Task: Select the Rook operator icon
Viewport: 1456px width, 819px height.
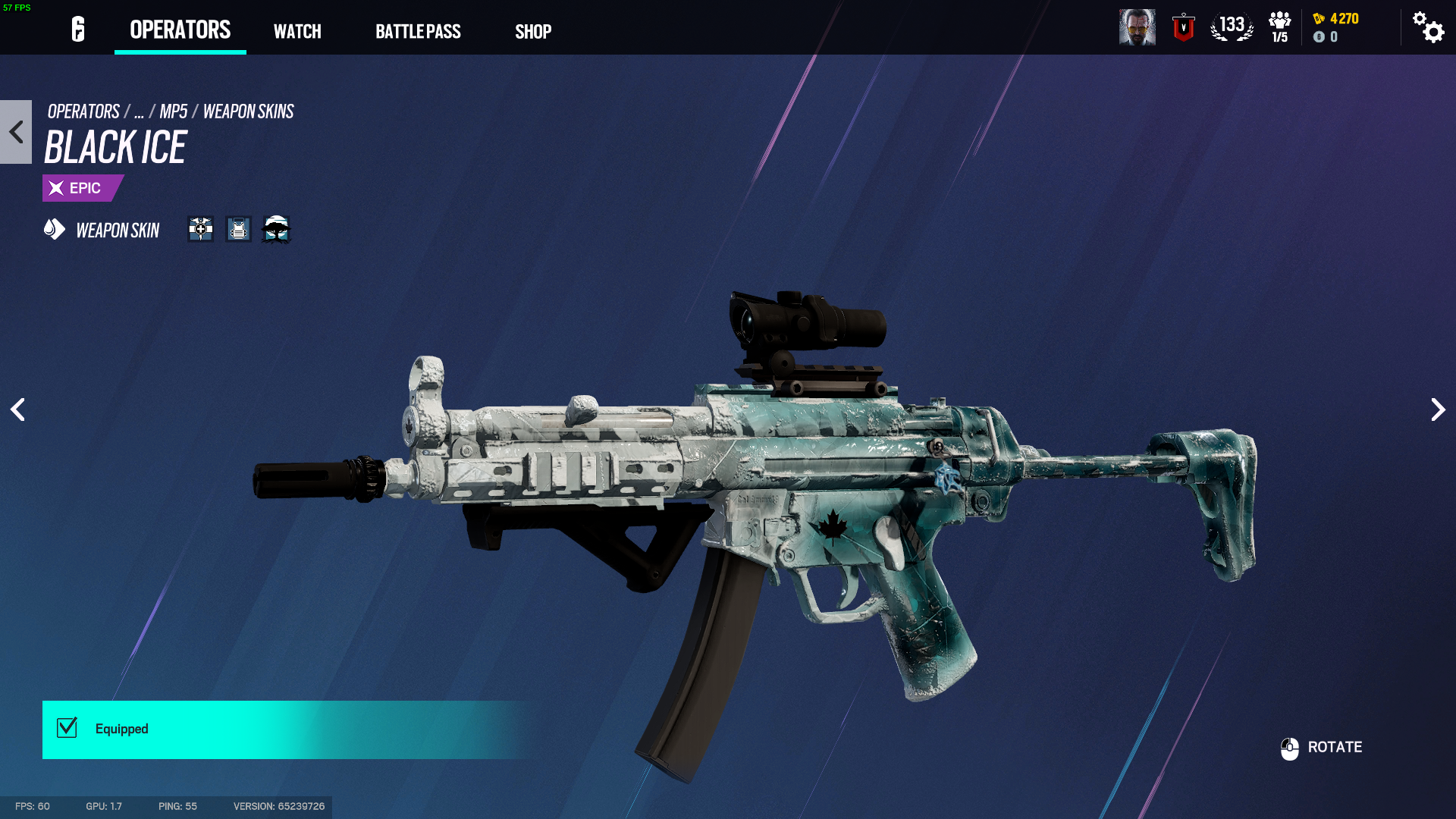Action: tap(238, 229)
